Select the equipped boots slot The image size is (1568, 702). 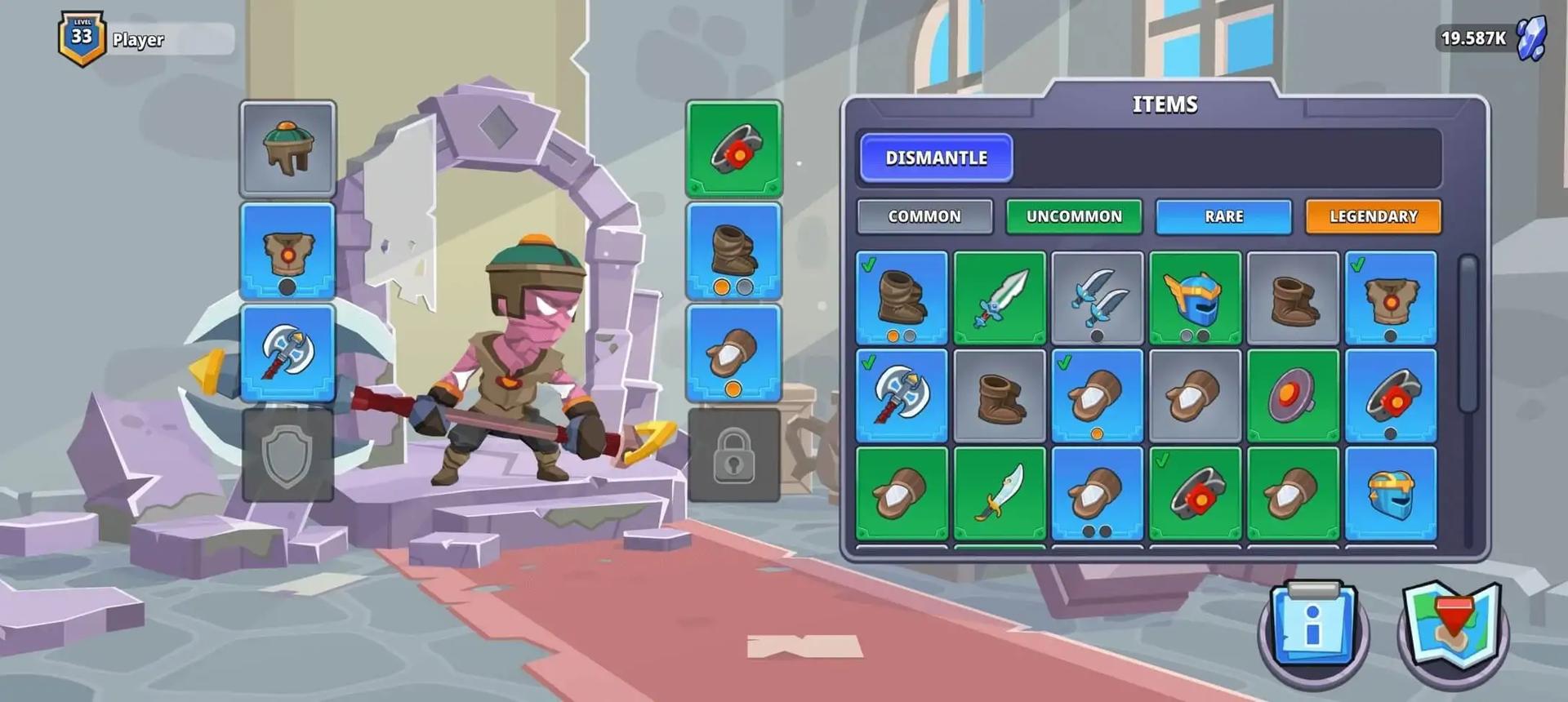pos(733,251)
